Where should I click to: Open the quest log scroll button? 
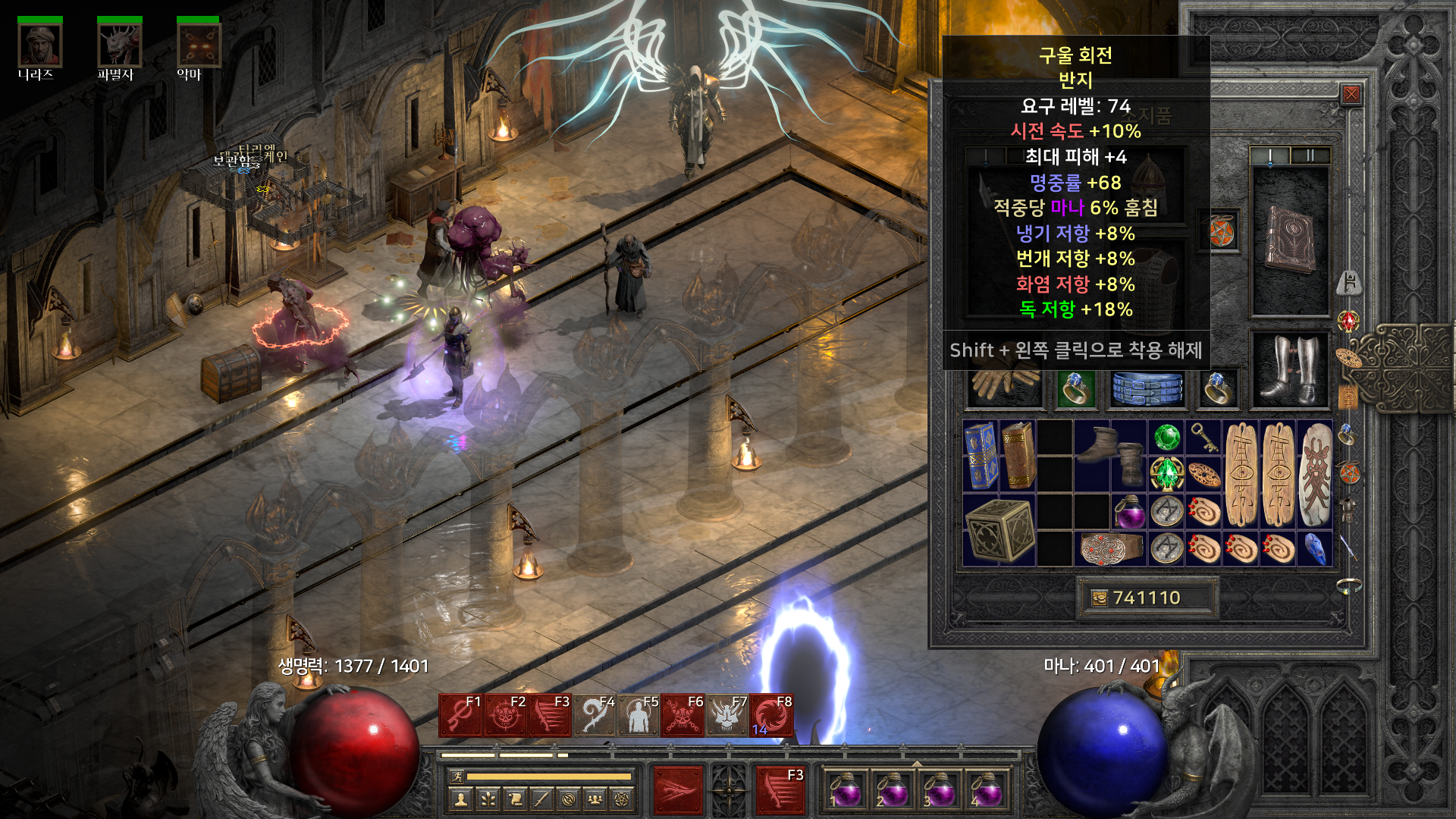tap(515, 799)
